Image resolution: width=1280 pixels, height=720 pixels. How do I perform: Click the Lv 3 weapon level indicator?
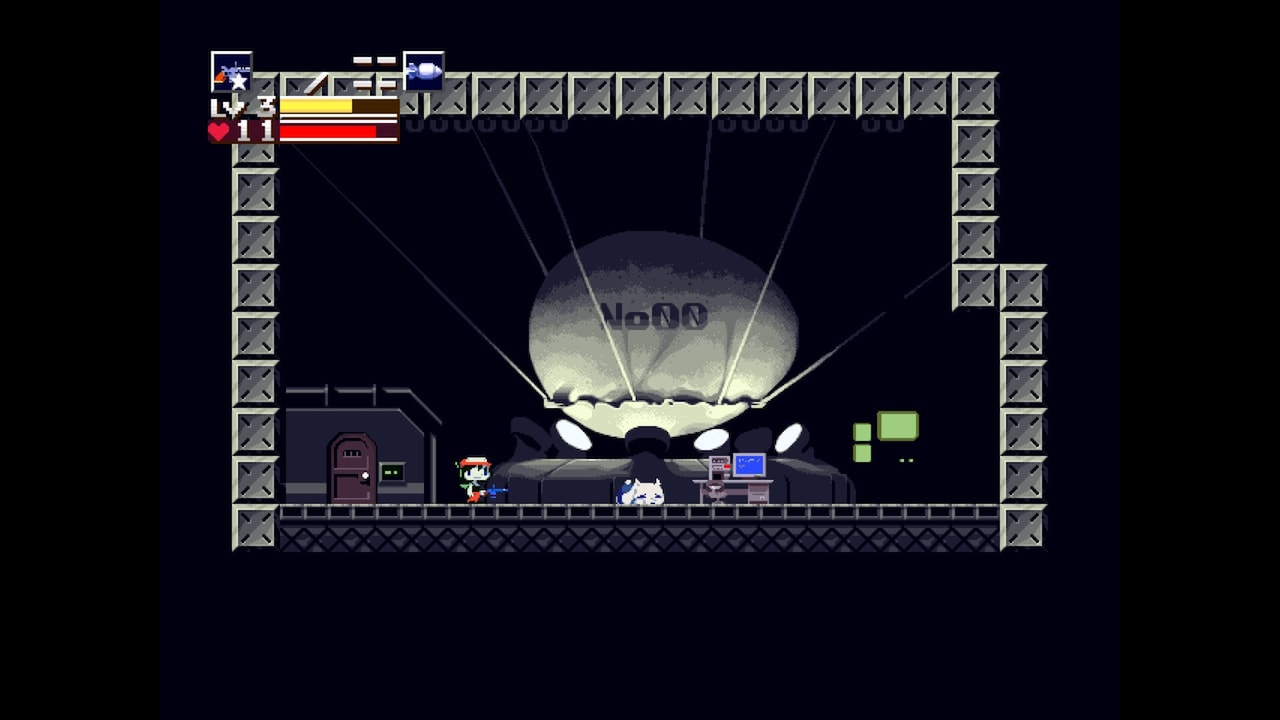241,104
